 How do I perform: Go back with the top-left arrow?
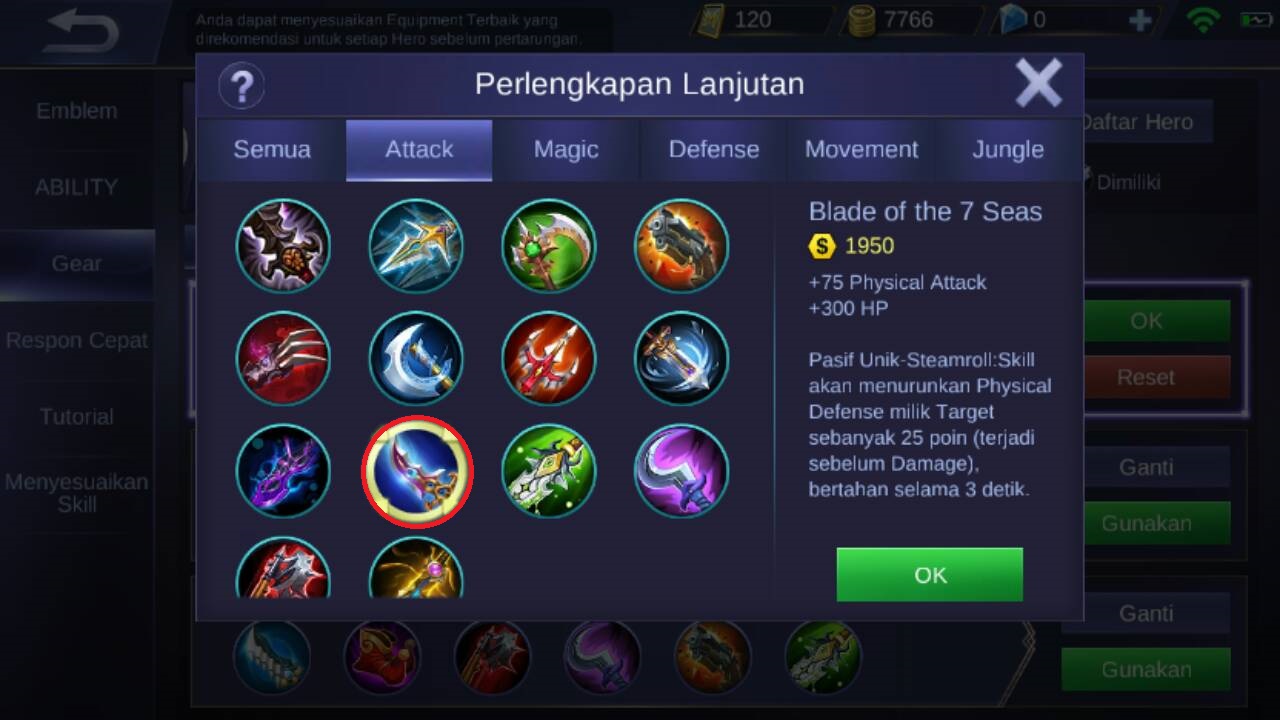click(82, 31)
